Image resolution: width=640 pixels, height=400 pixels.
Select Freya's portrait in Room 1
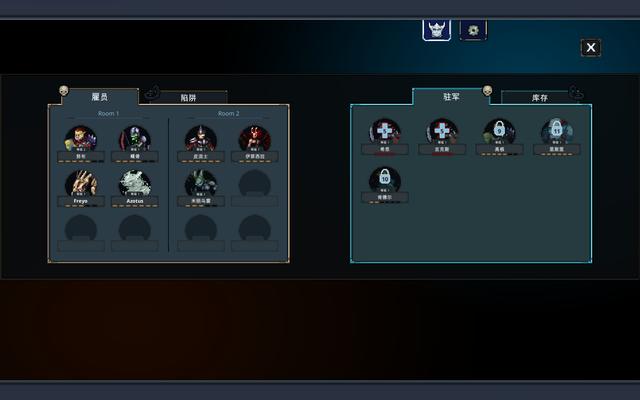(x=81, y=183)
